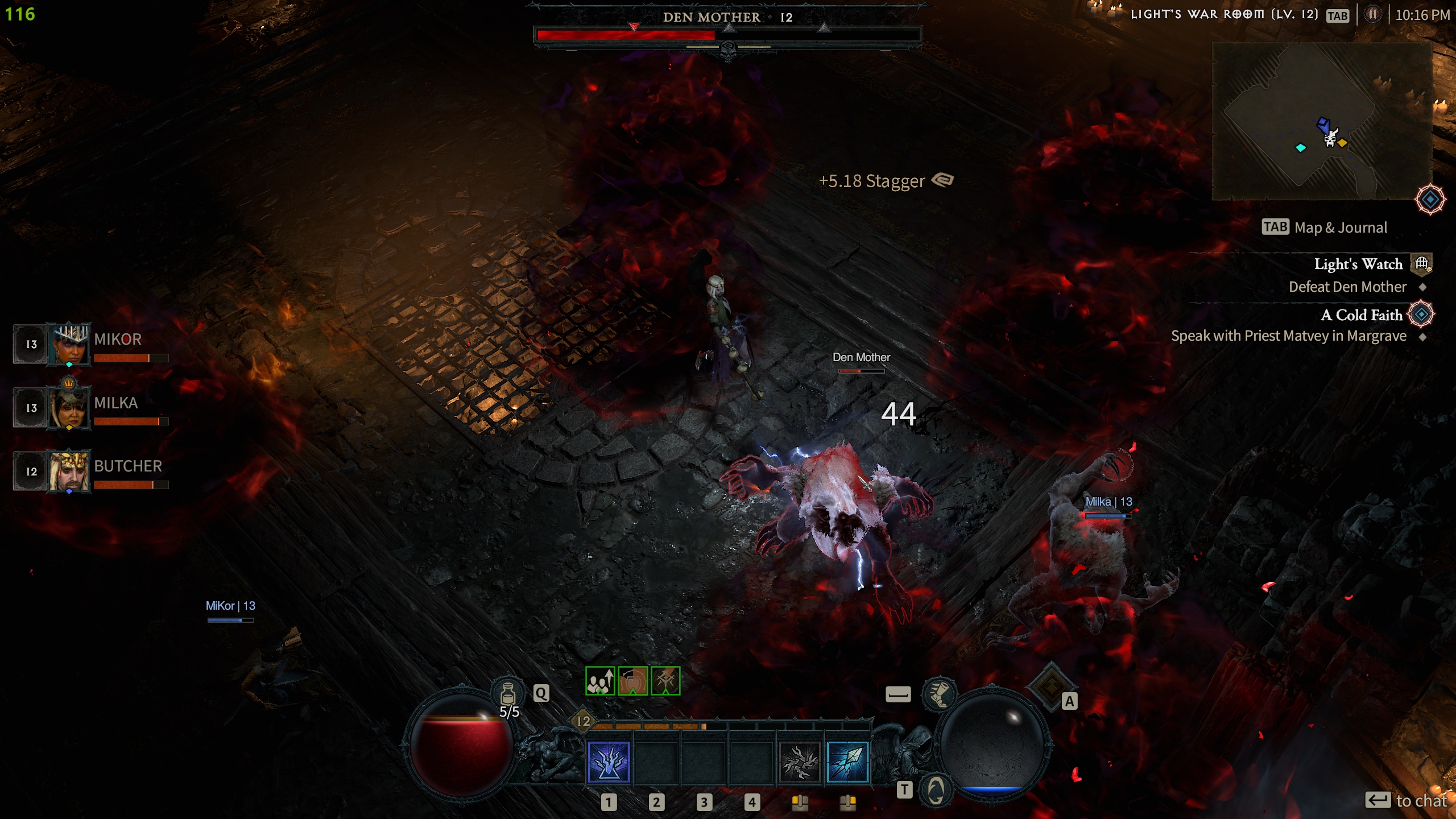1456x819 pixels.
Task: Click the party bonus buff icon
Action: [x=600, y=681]
